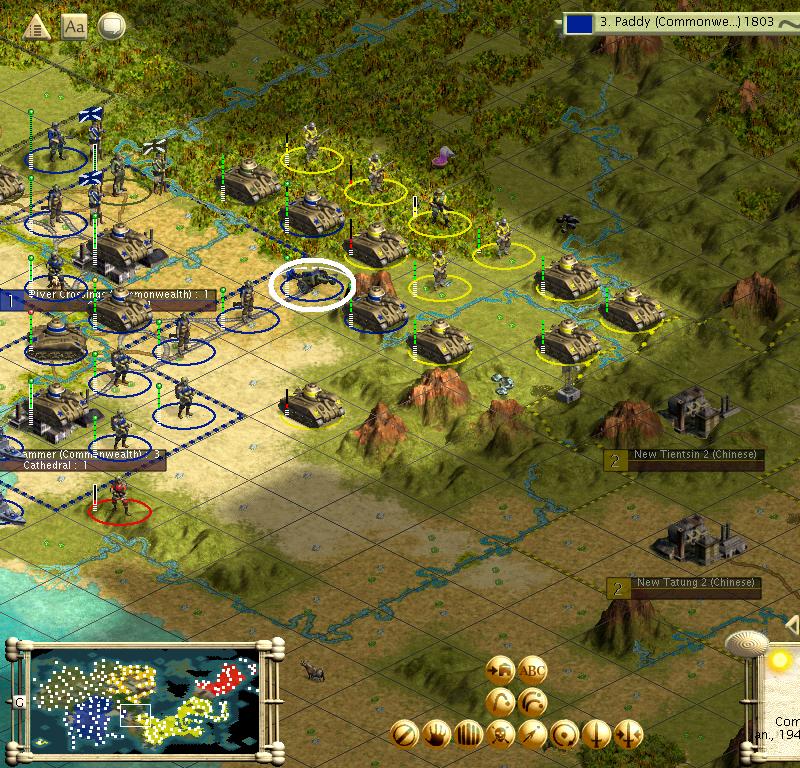Click the double arc with dot button
Viewport: 800px width, 768px height.
point(533,702)
